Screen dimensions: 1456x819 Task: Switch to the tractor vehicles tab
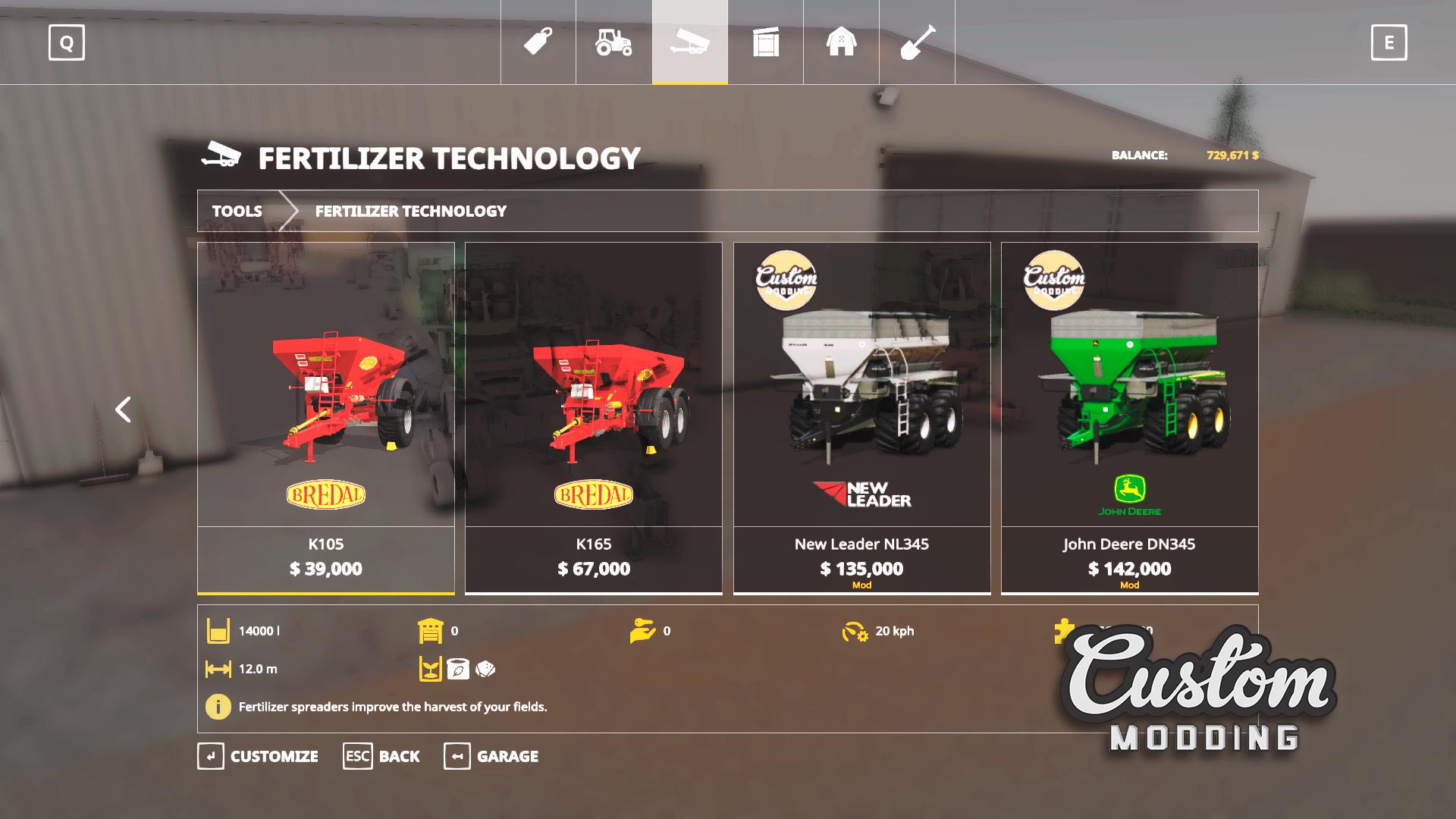614,42
